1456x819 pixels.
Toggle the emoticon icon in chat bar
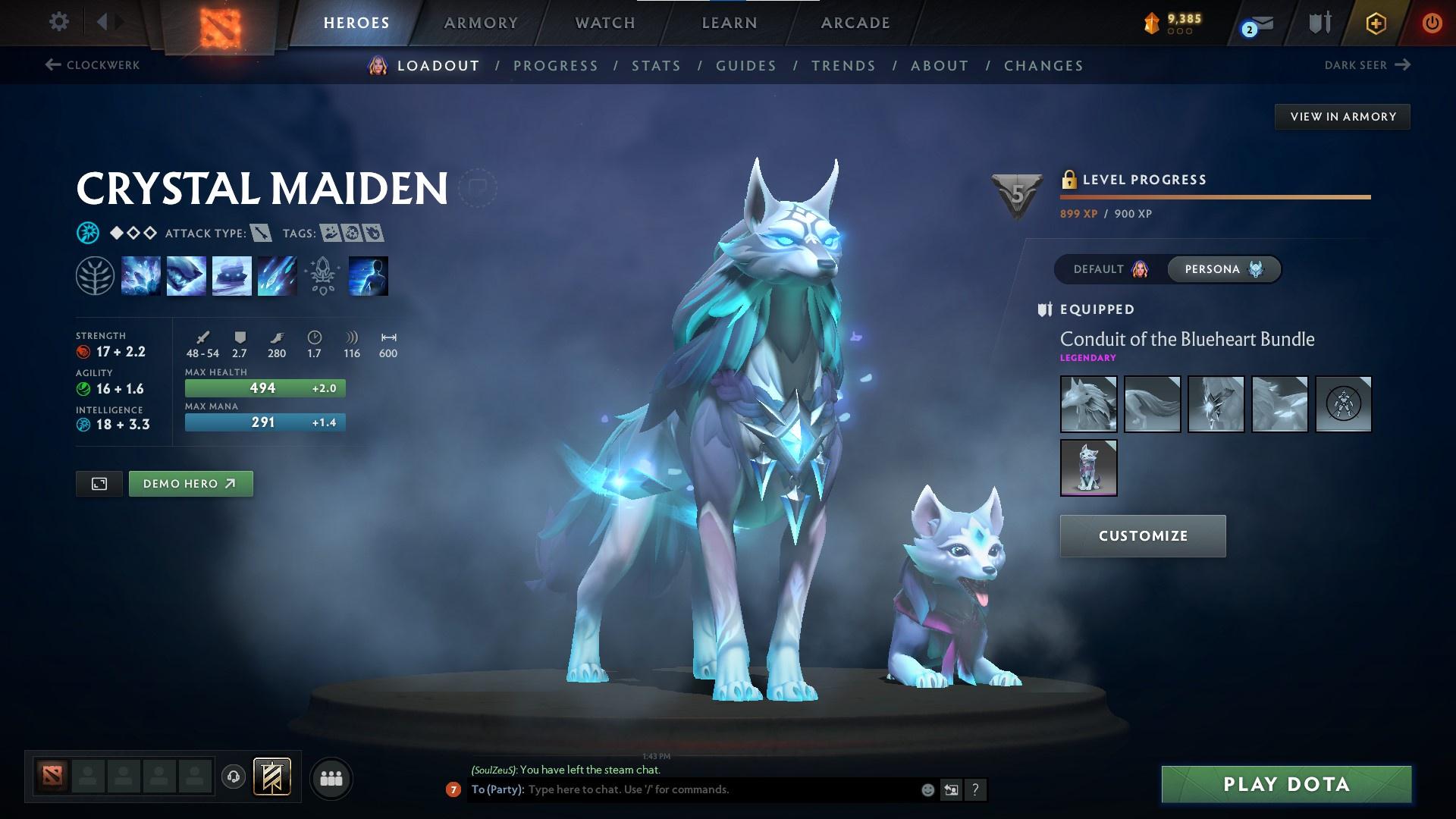pos(927,789)
